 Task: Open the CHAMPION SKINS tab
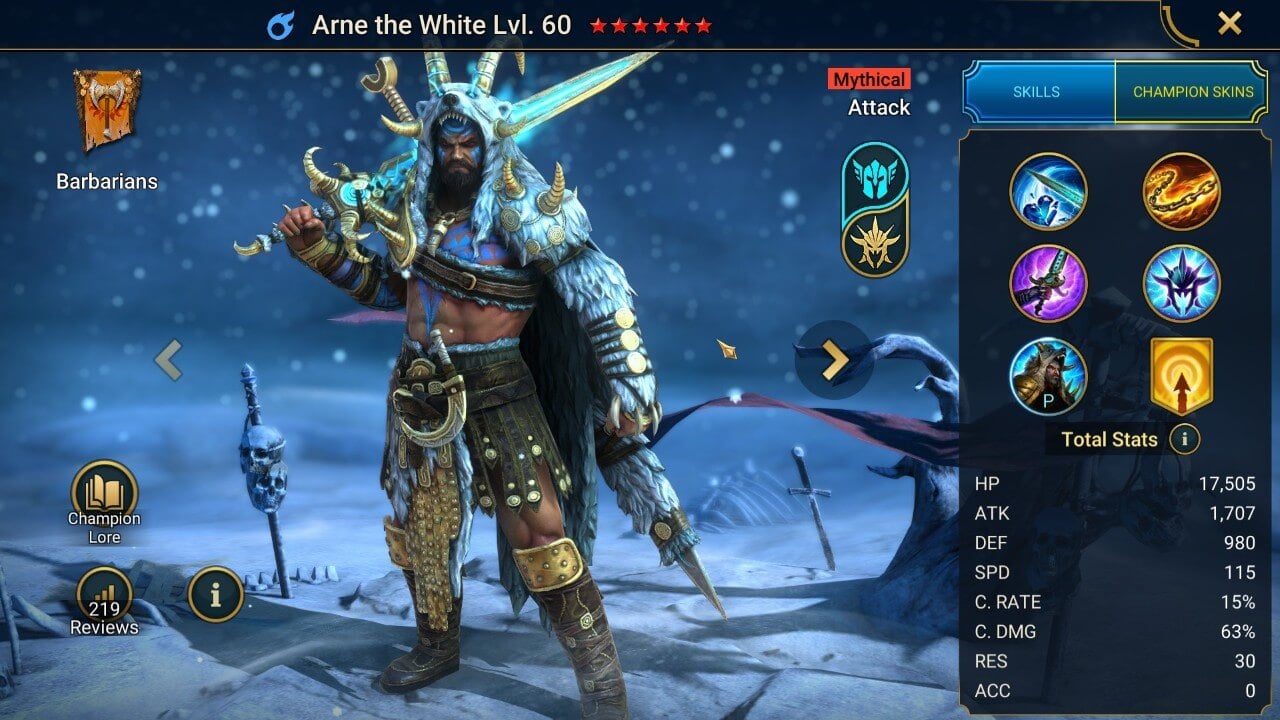[x=1193, y=91]
